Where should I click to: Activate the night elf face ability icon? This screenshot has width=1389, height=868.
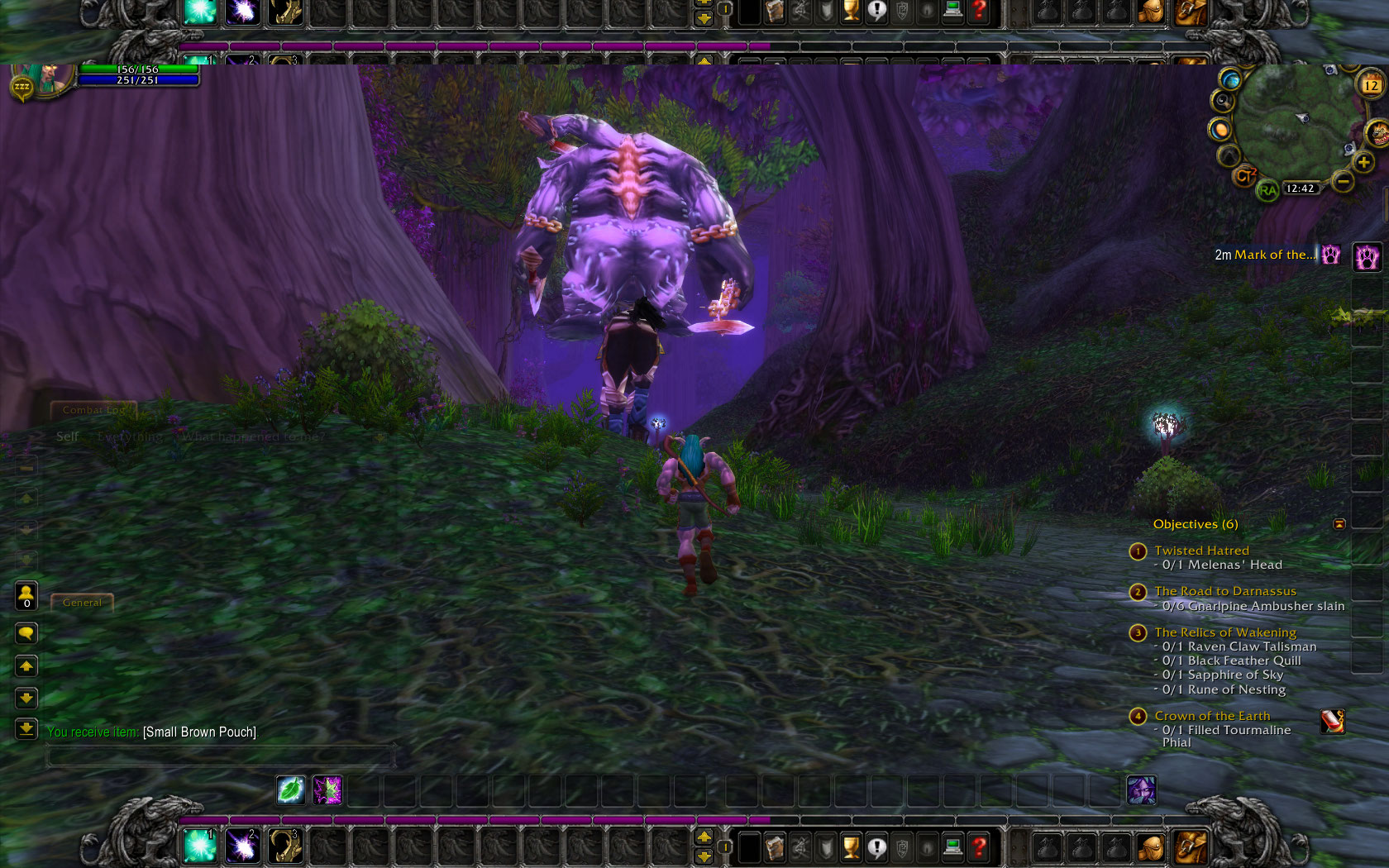pyautogui.click(x=1142, y=790)
